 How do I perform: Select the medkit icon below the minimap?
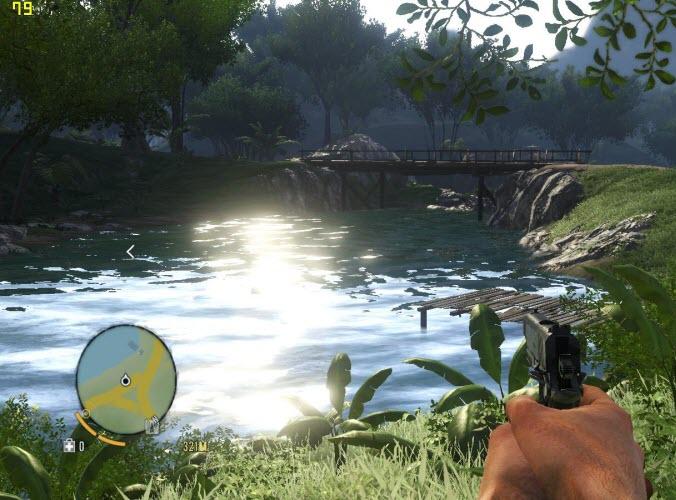(69, 445)
